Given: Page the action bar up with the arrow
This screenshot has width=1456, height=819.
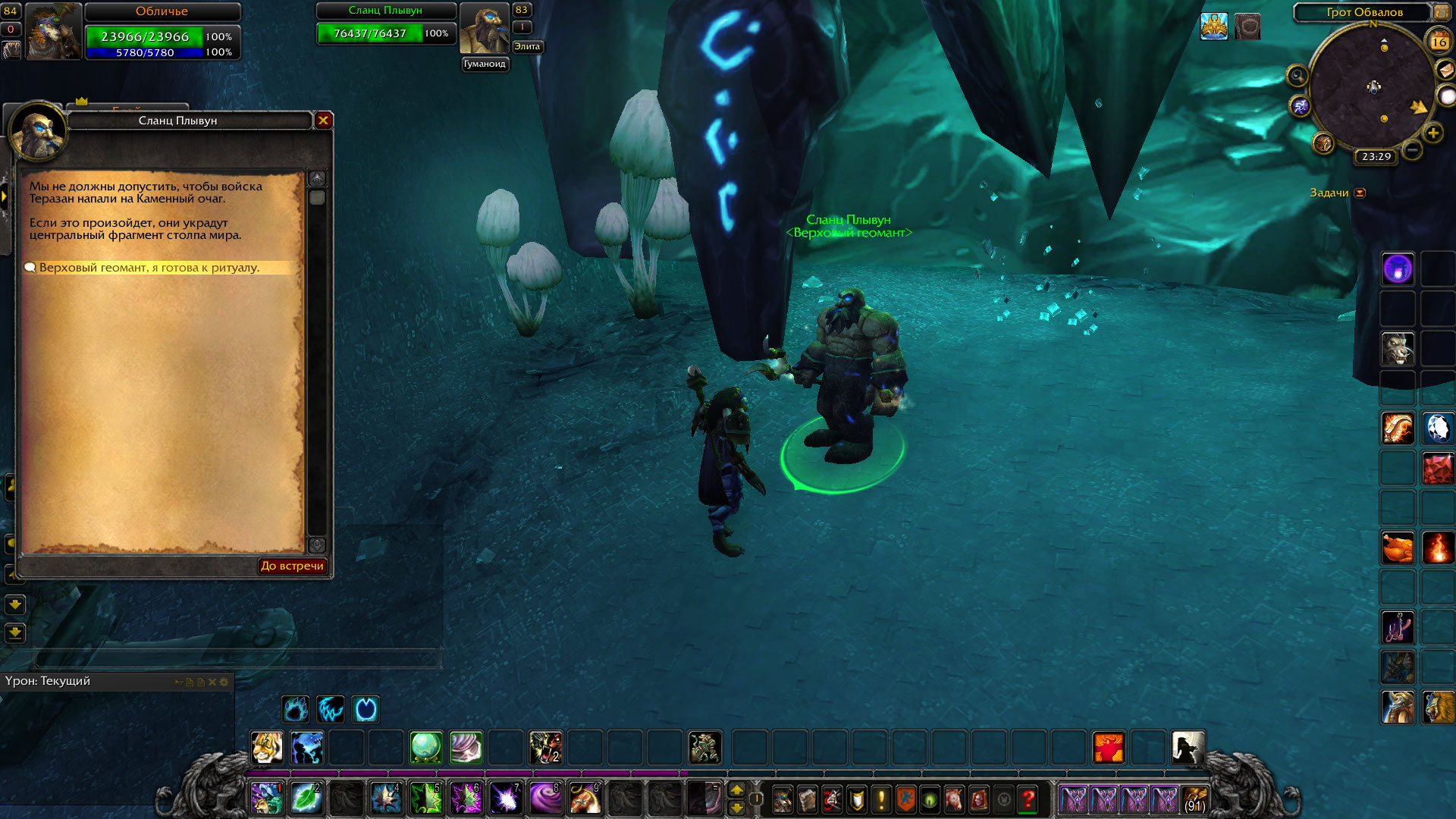Looking at the screenshot, I should [736, 790].
